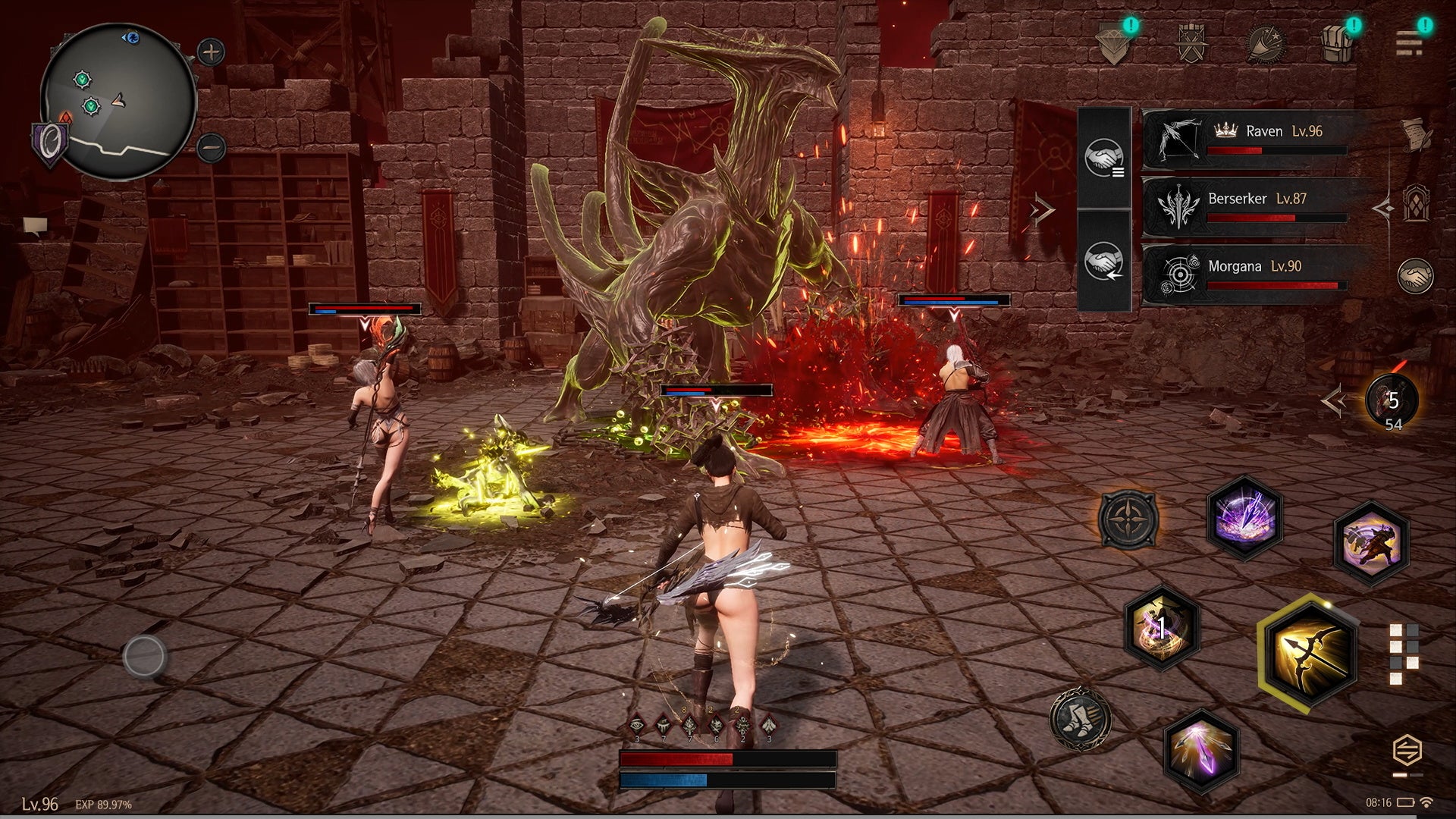The width and height of the screenshot is (1456, 819).
Task: Open the main hamburger menu
Action: (1409, 42)
